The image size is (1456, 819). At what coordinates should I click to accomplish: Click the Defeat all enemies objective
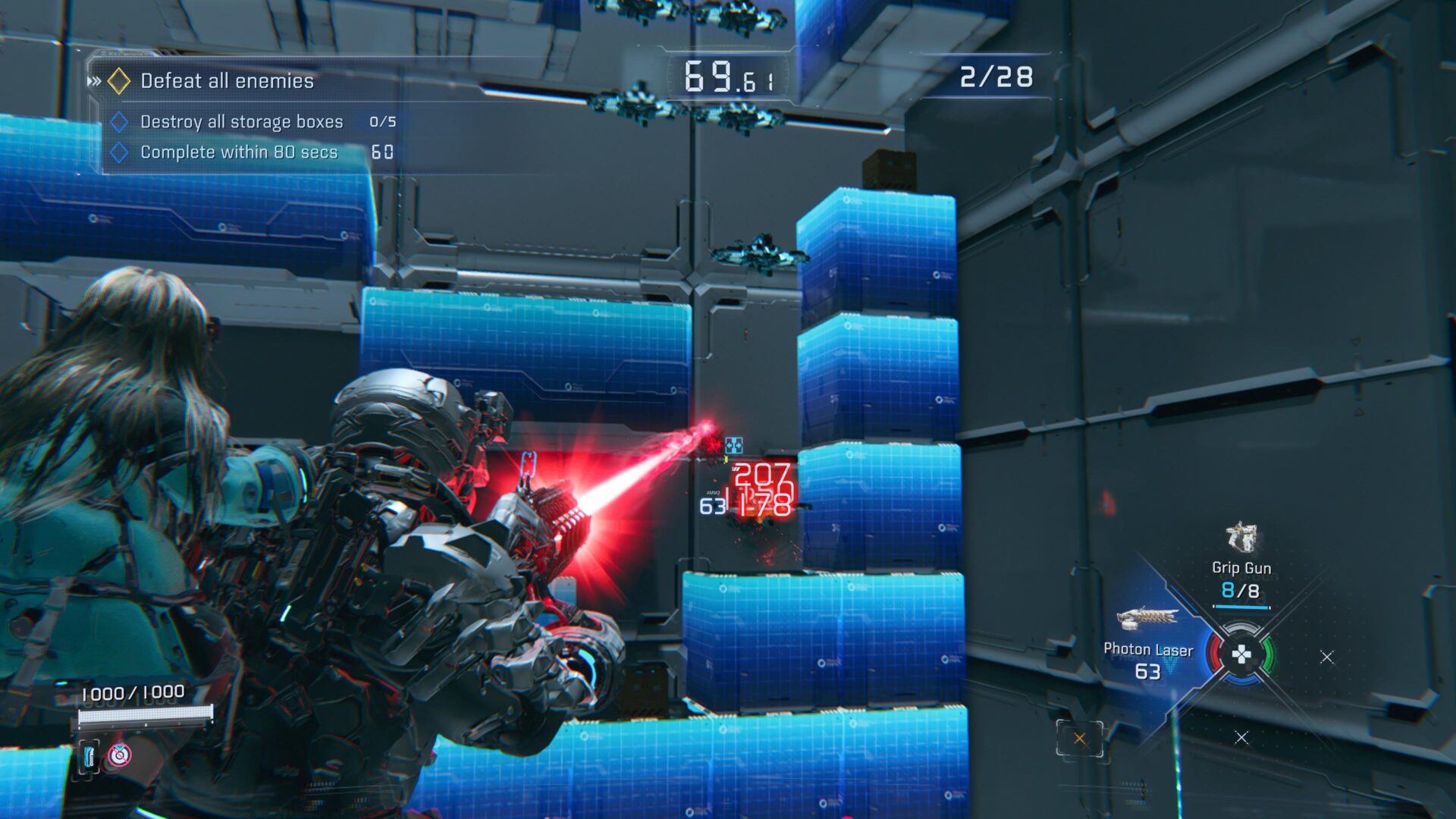[227, 81]
